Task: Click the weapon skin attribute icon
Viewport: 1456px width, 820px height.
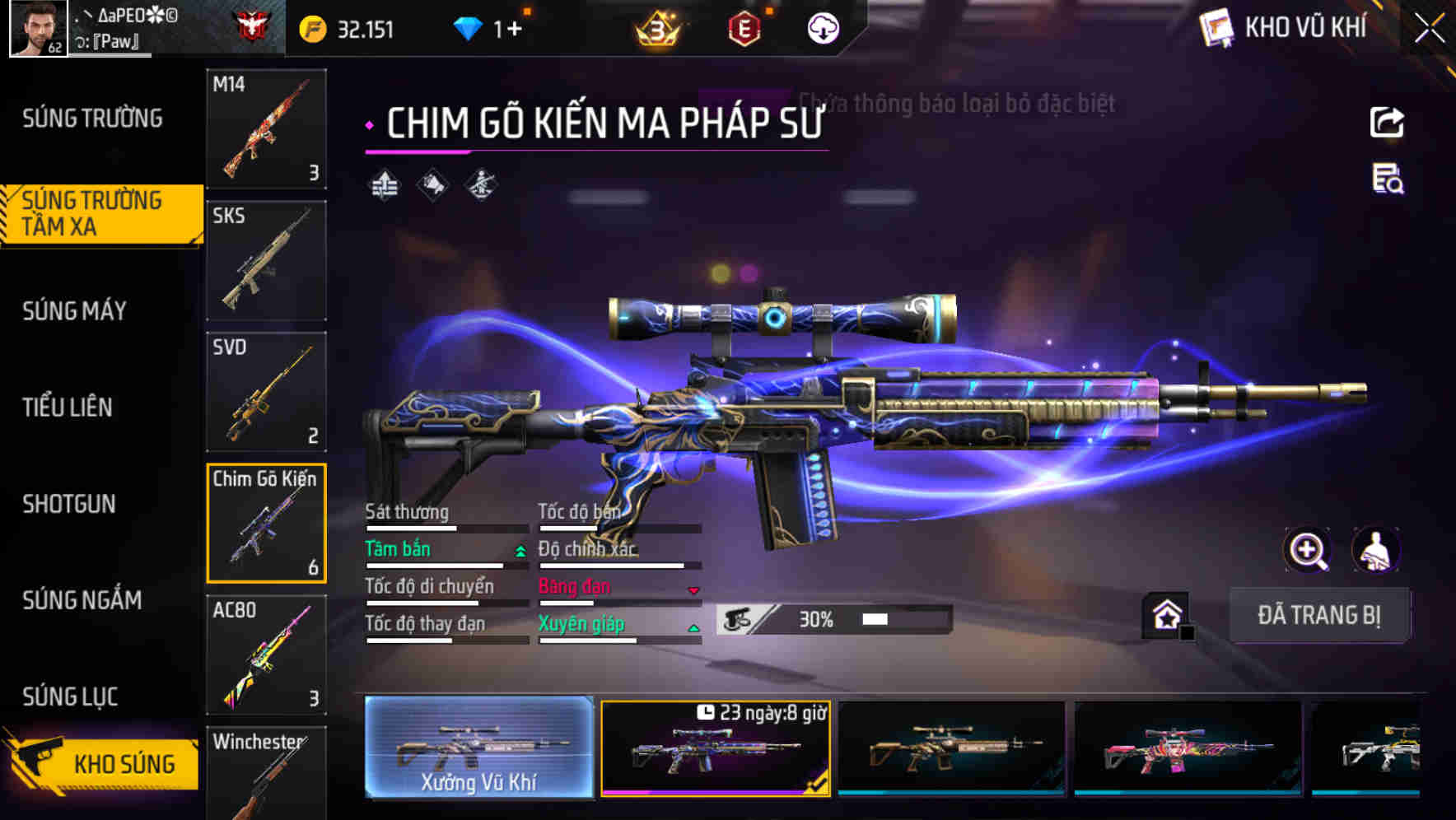Action: (x=433, y=184)
